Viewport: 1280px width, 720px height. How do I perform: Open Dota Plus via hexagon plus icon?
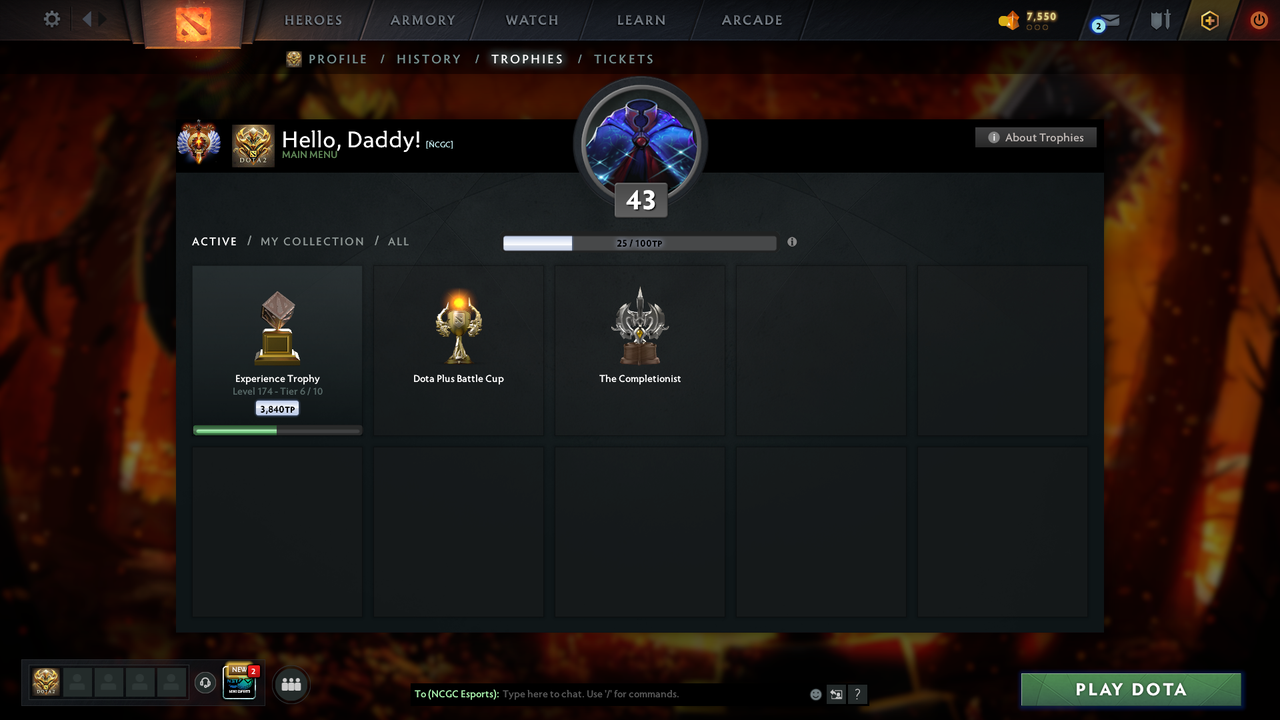tap(1209, 20)
